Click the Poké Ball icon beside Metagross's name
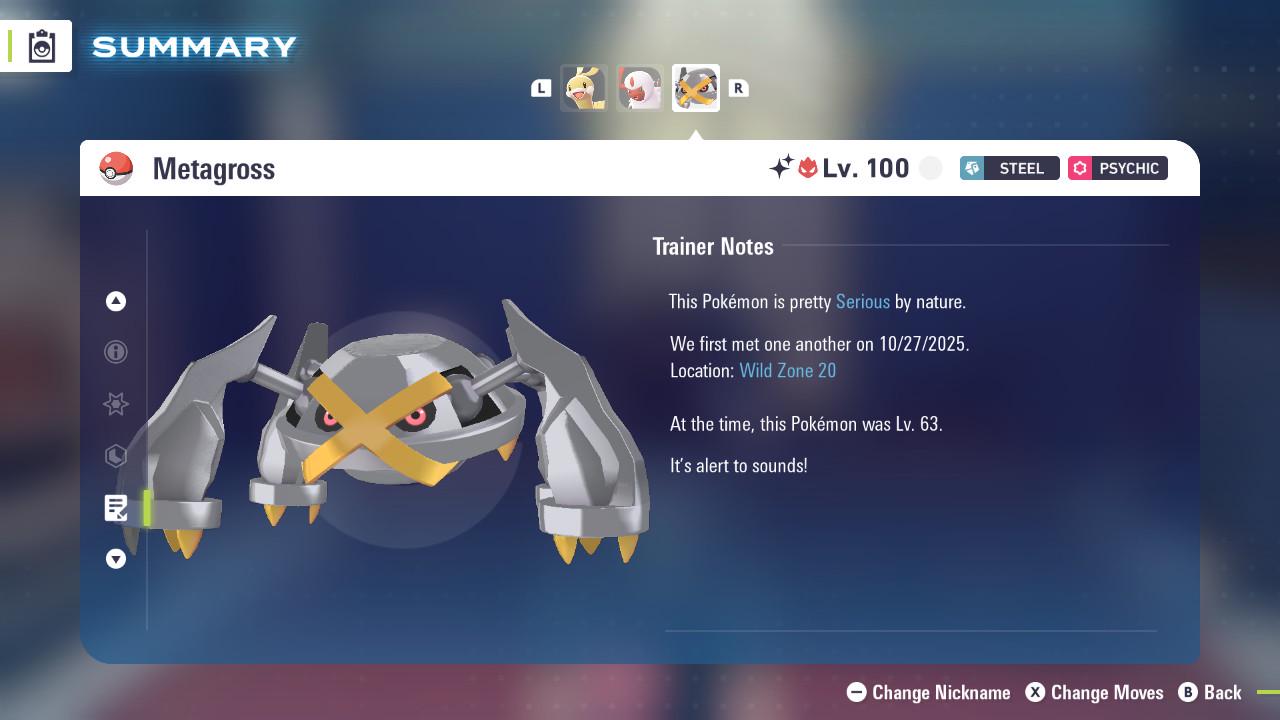Screen dimensions: 1280x720 (x=115, y=168)
